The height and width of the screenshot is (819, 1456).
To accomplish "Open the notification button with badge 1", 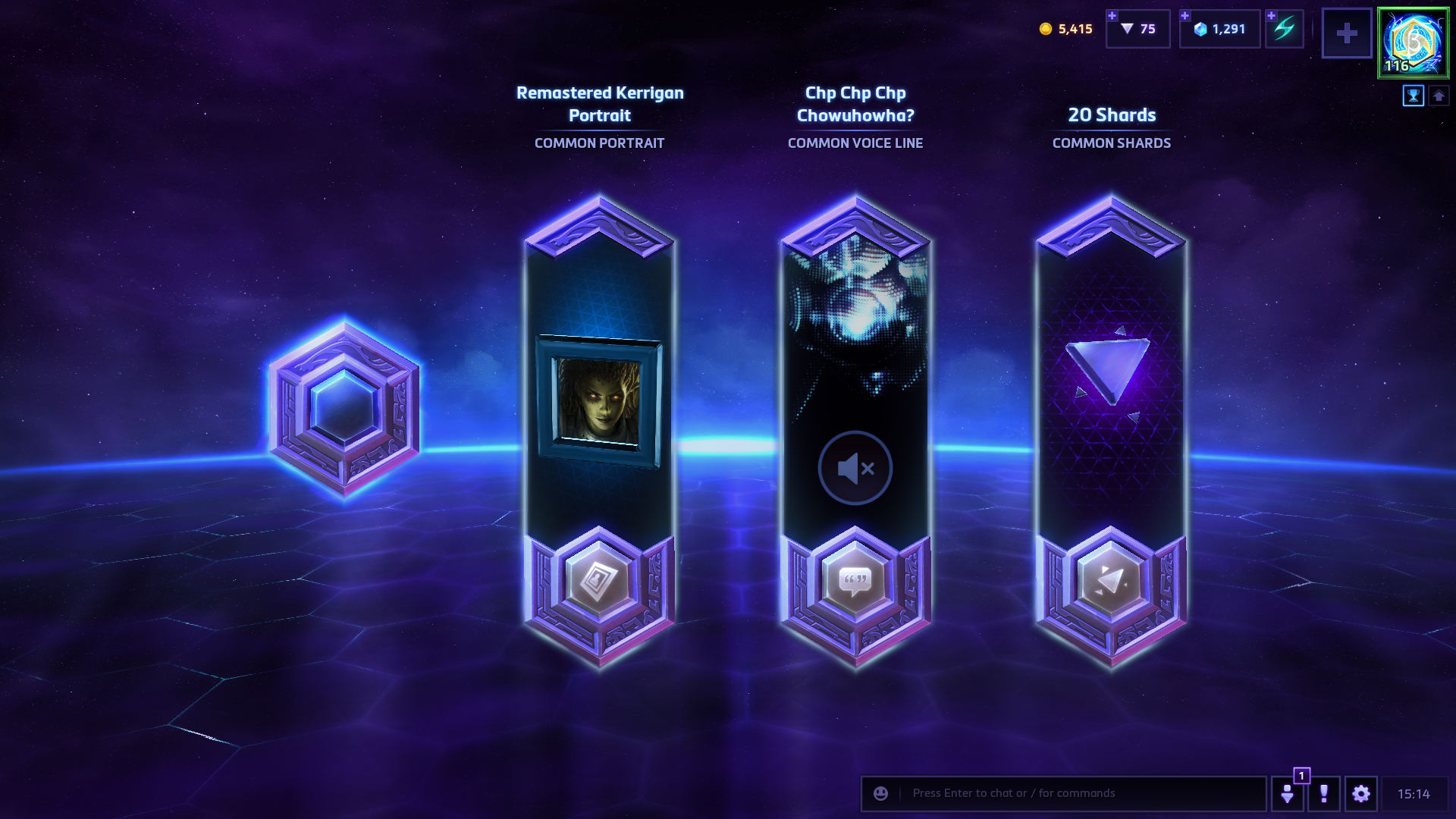I will click(1288, 793).
